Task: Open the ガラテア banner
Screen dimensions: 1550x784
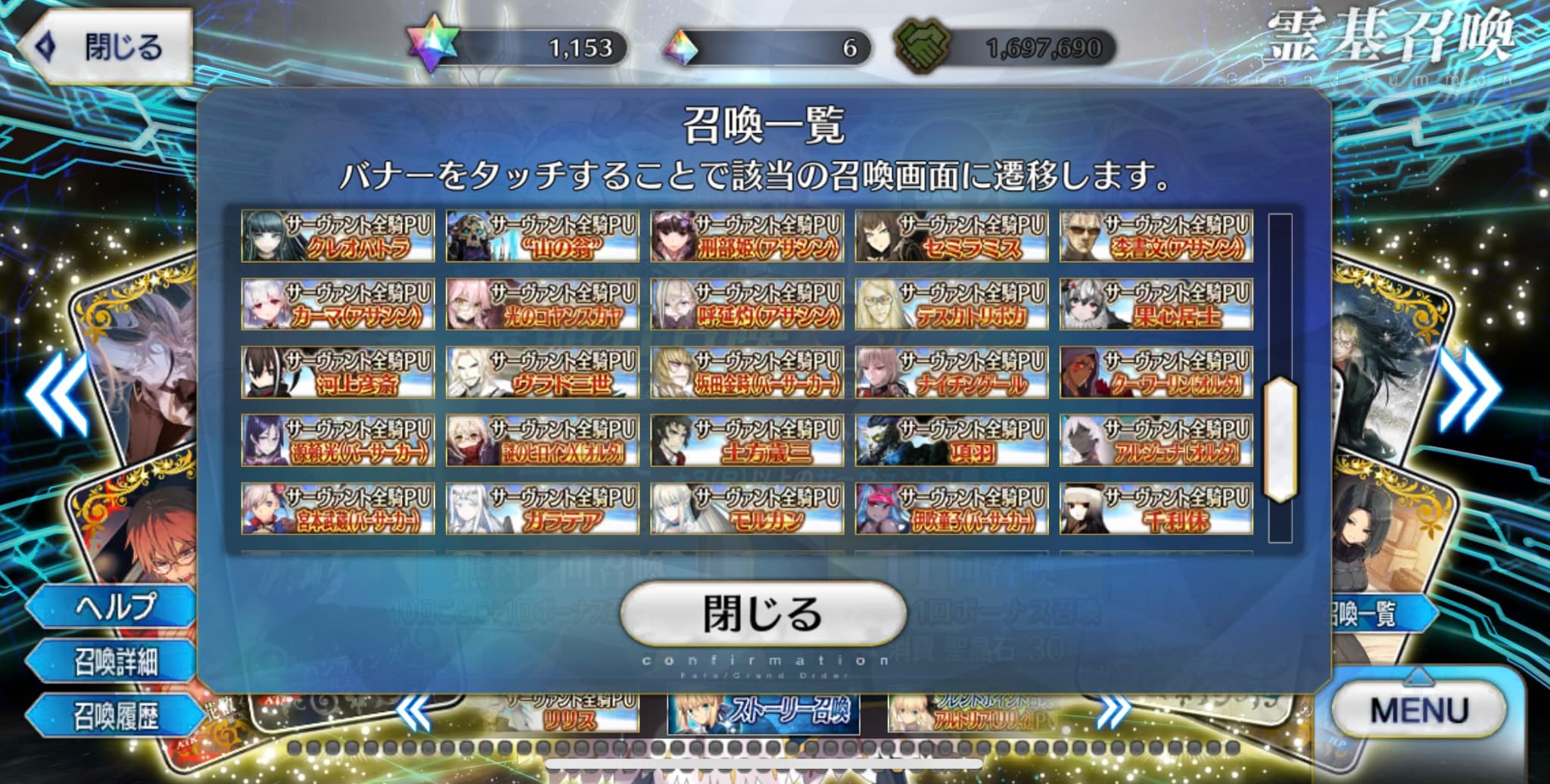Action: tap(542, 509)
